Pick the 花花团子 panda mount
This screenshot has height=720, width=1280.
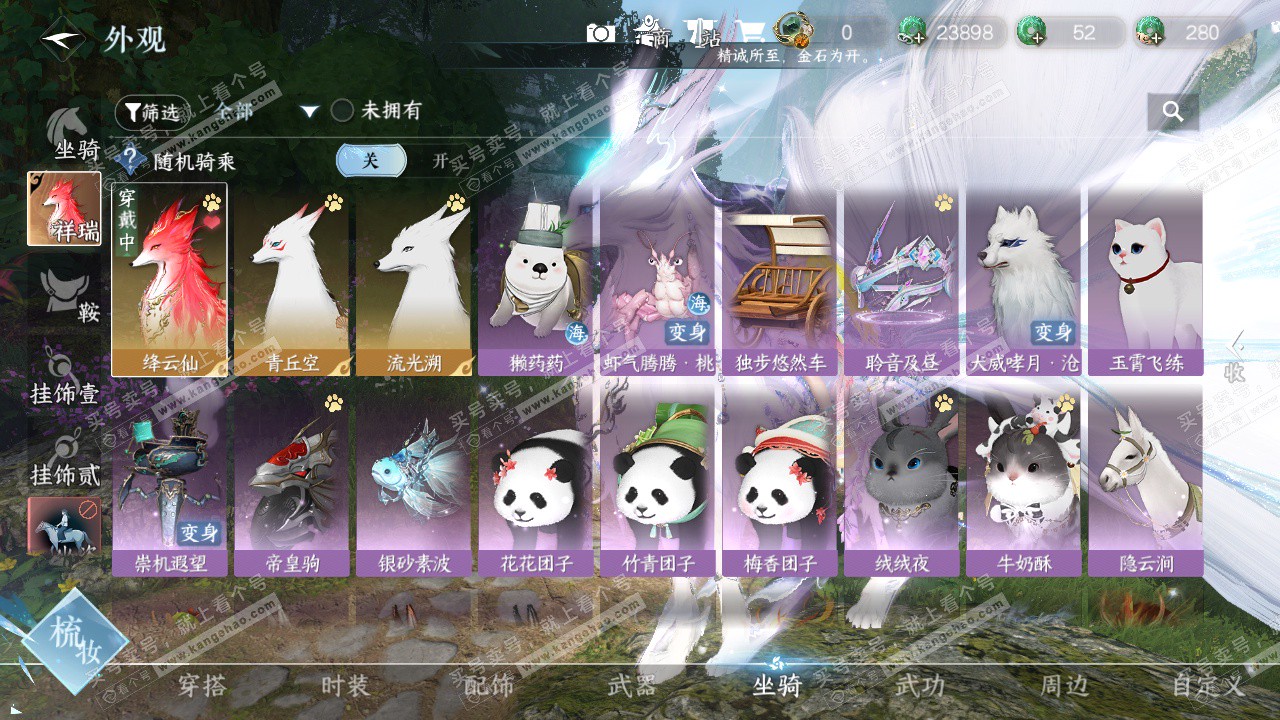coord(535,482)
